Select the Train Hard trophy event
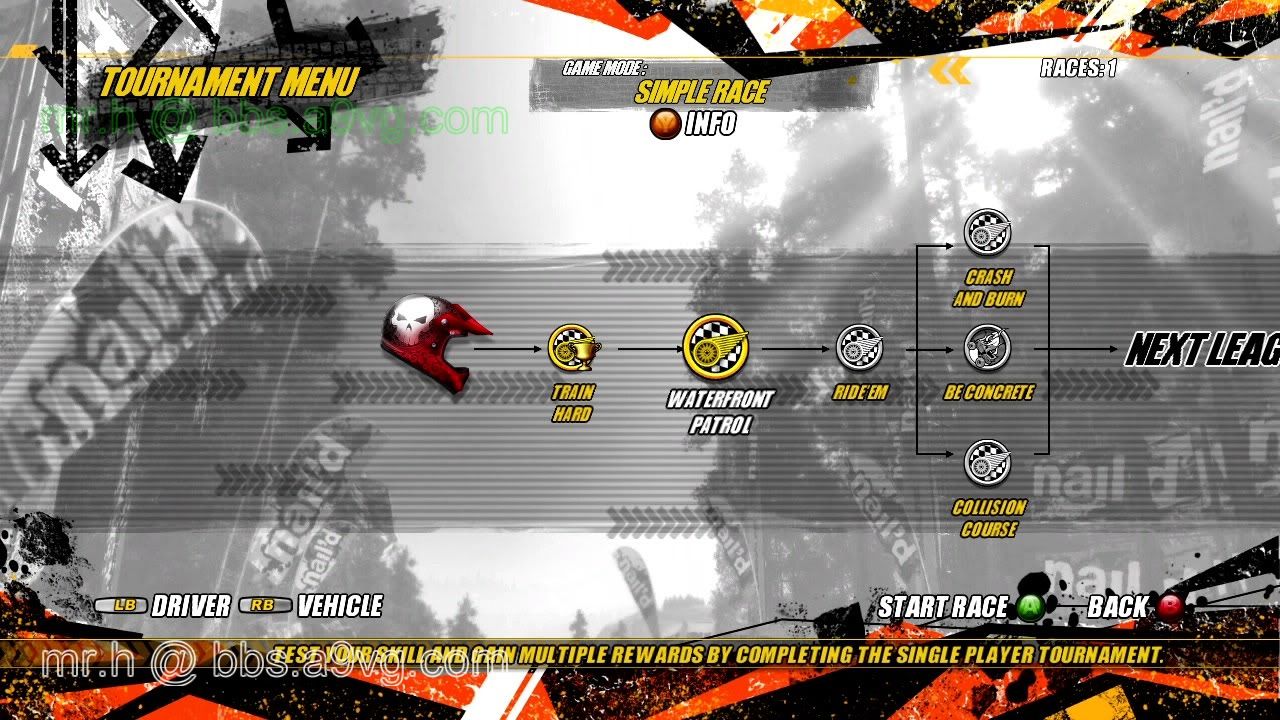The width and height of the screenshot is (1280, 720). pos(574,348)
